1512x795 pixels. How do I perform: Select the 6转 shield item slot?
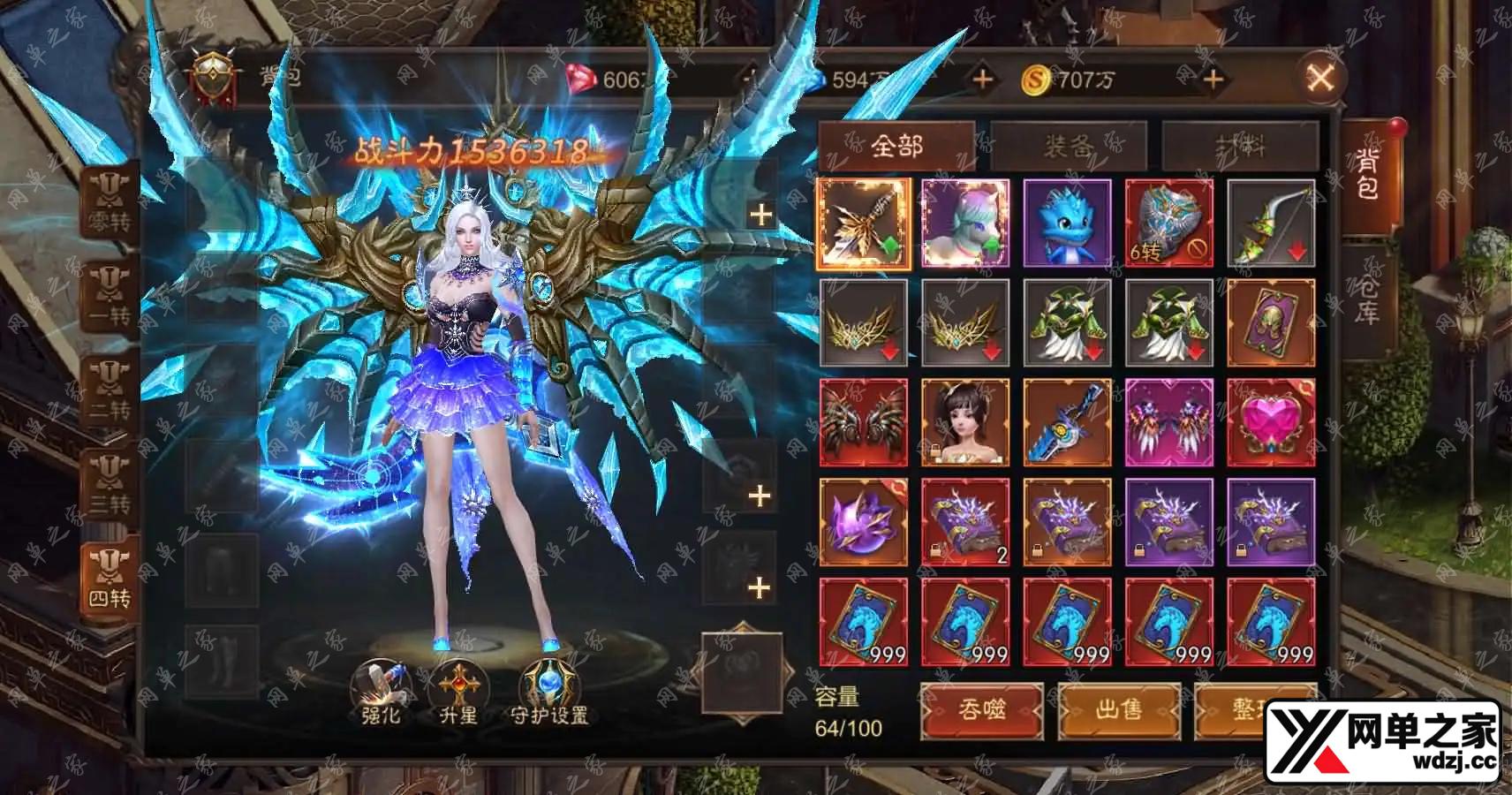[x=1168, y=223]
